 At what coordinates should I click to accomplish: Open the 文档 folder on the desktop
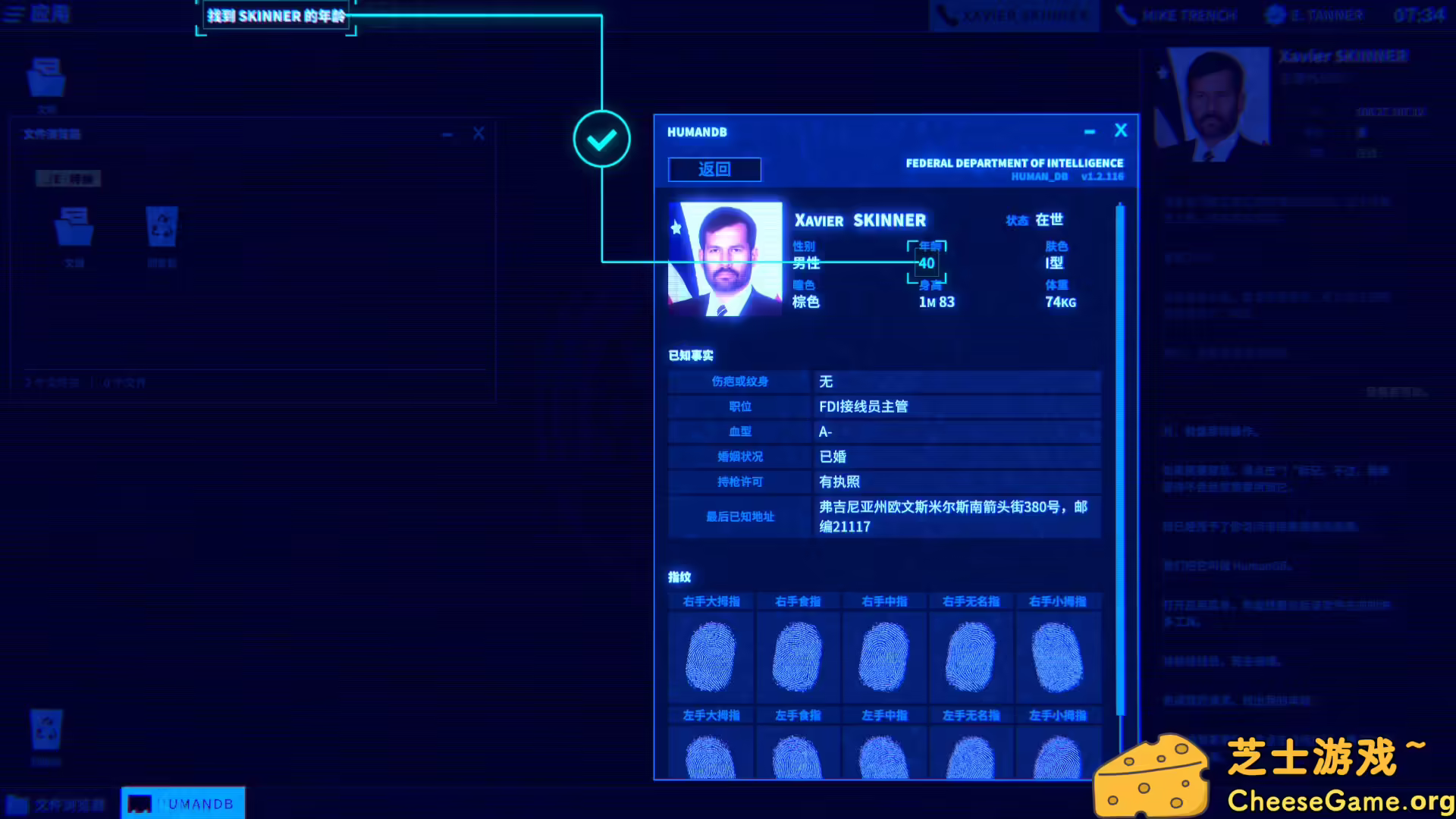point(45,76)
